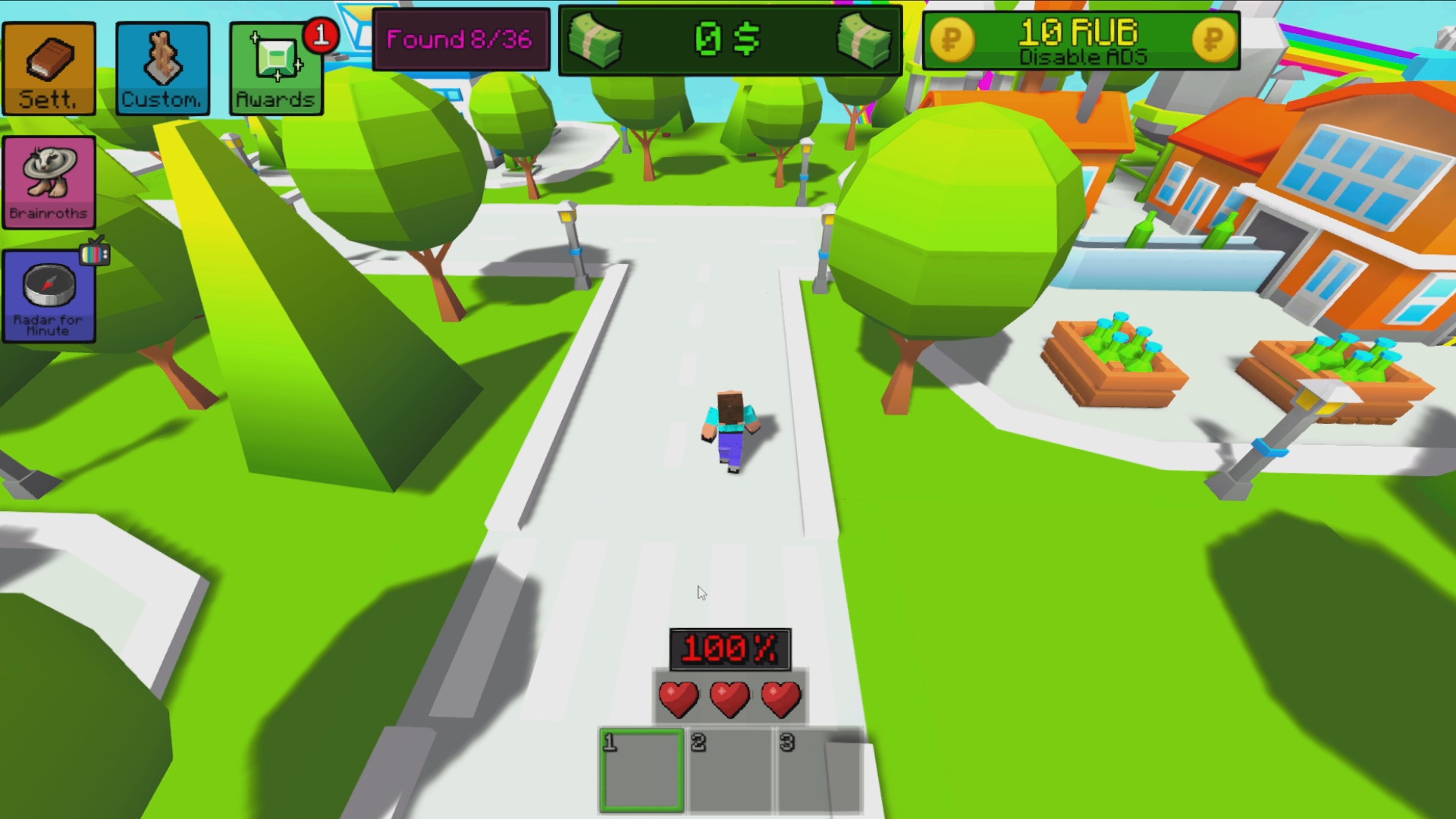The width and height of the screenshot is (1456, 819).
Task: Click the first heart in the health row
Action: click(679, 698)
